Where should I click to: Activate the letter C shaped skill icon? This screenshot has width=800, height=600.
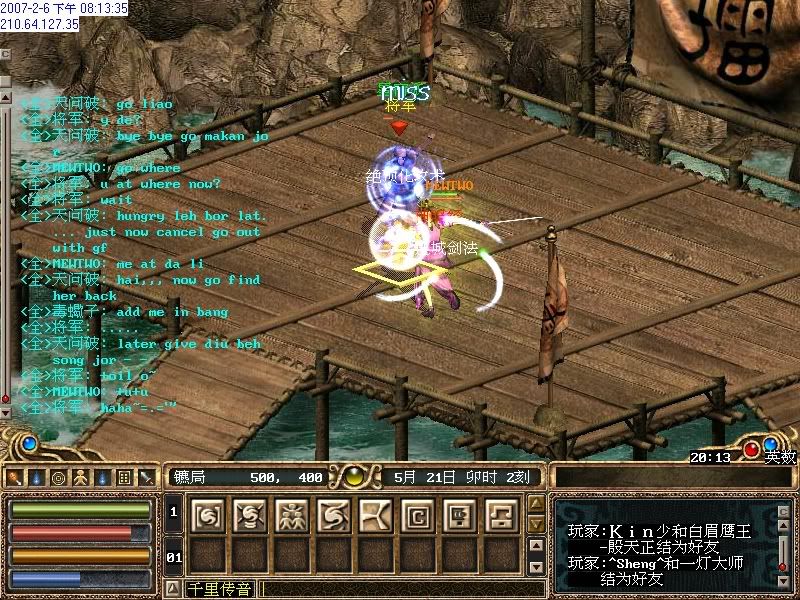click(x=417, y=515)
